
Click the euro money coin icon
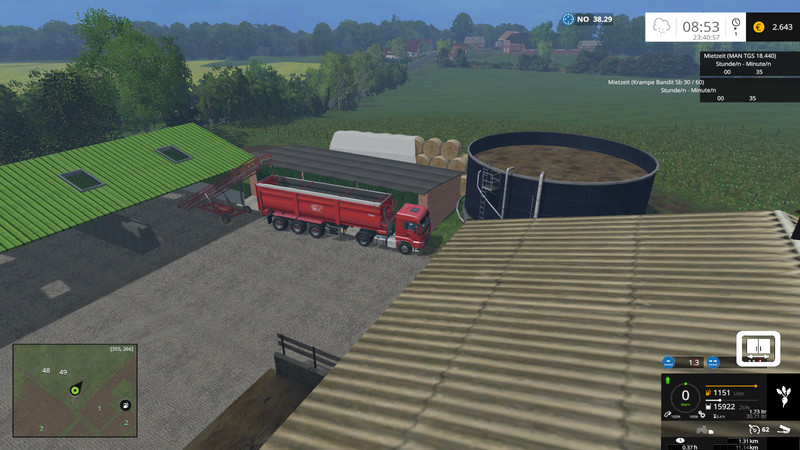pyautogui.click(x=759, y=28)
